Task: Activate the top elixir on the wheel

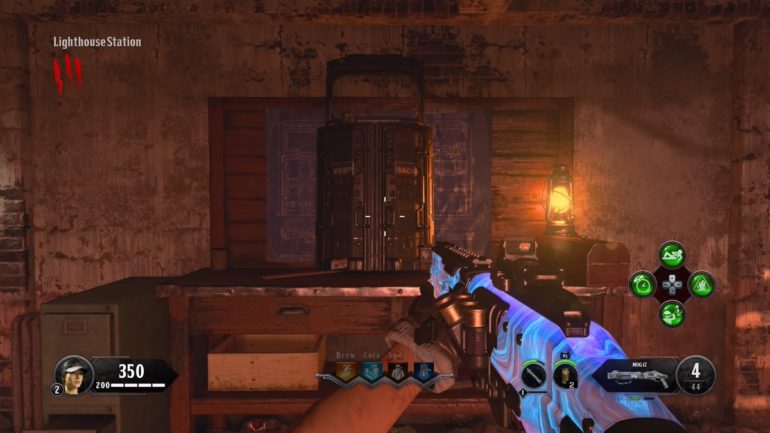Action: click(672, 256)
